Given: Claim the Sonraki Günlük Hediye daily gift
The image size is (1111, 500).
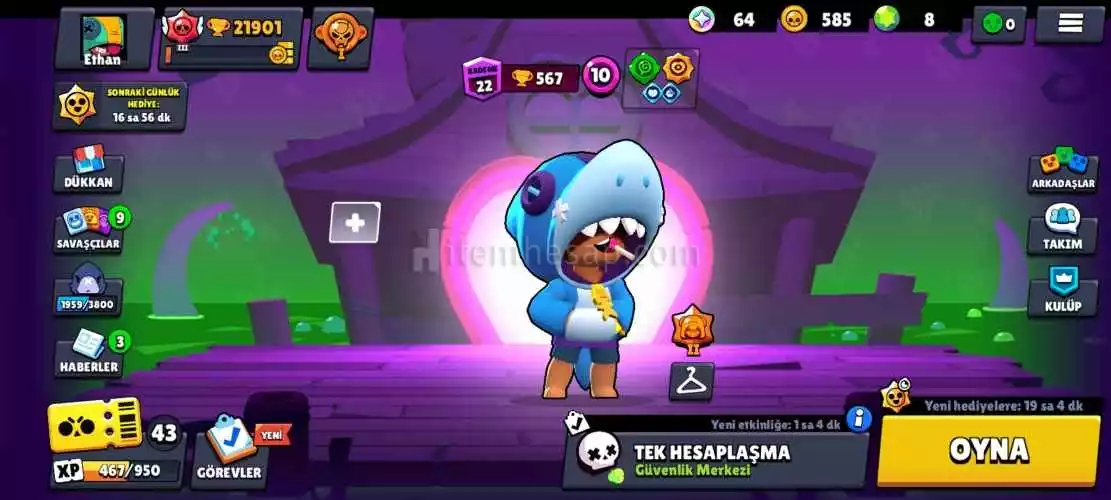Looking at the screenshot, I should [120, 106].
